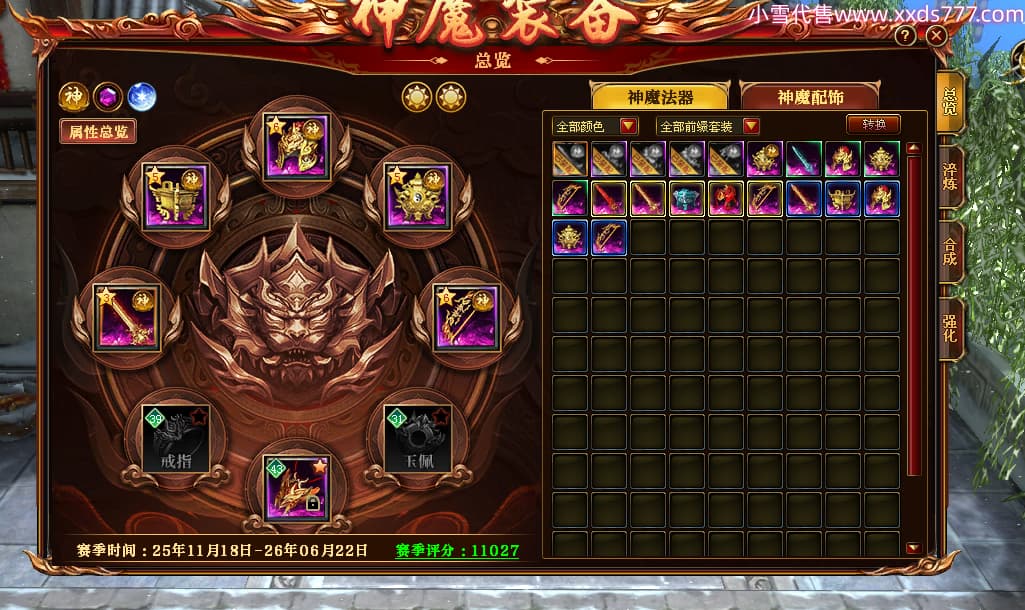This screenshot has height=610, width=1025.
Task: Select the locked level 43 dragon slot
Action: coord(296,487)
